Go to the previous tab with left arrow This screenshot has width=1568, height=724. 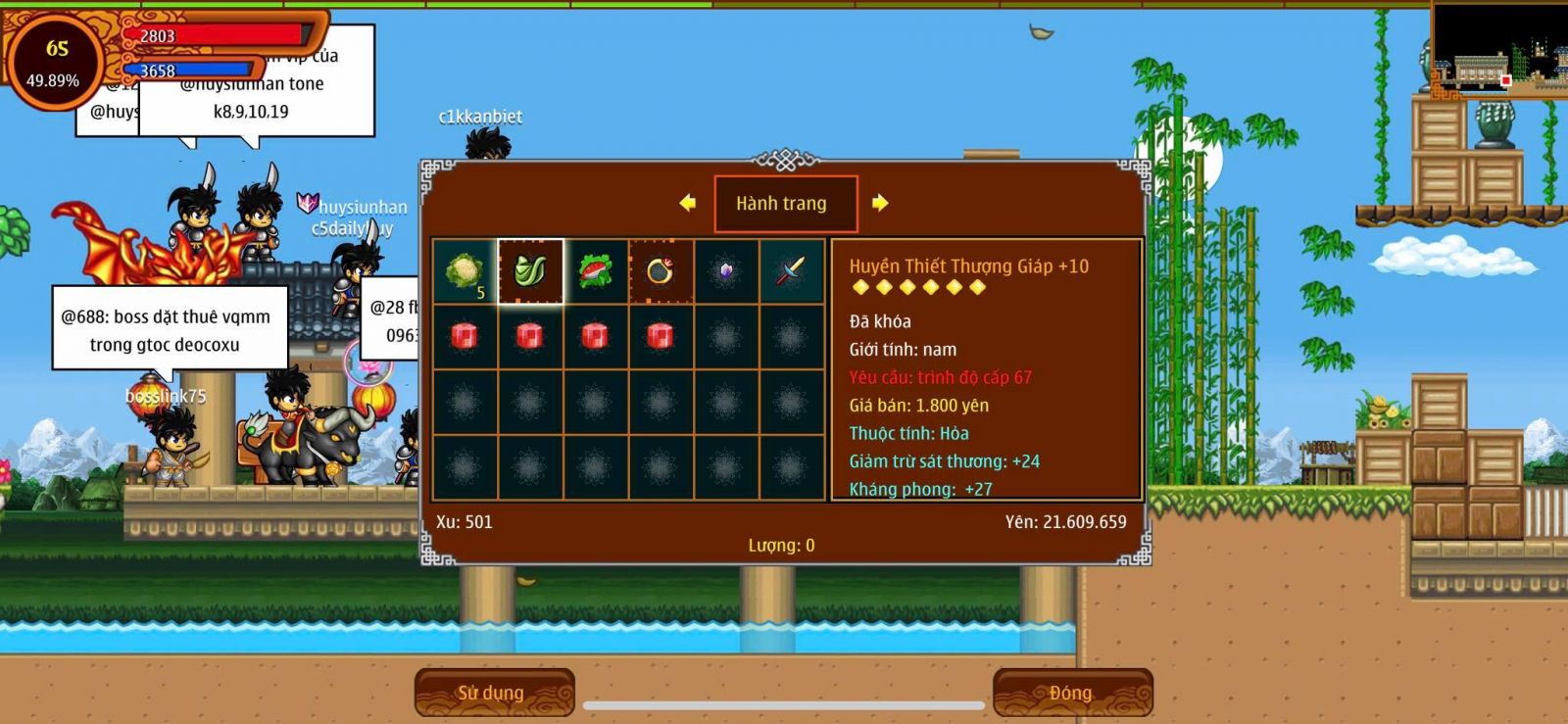[x=688, y=203]
